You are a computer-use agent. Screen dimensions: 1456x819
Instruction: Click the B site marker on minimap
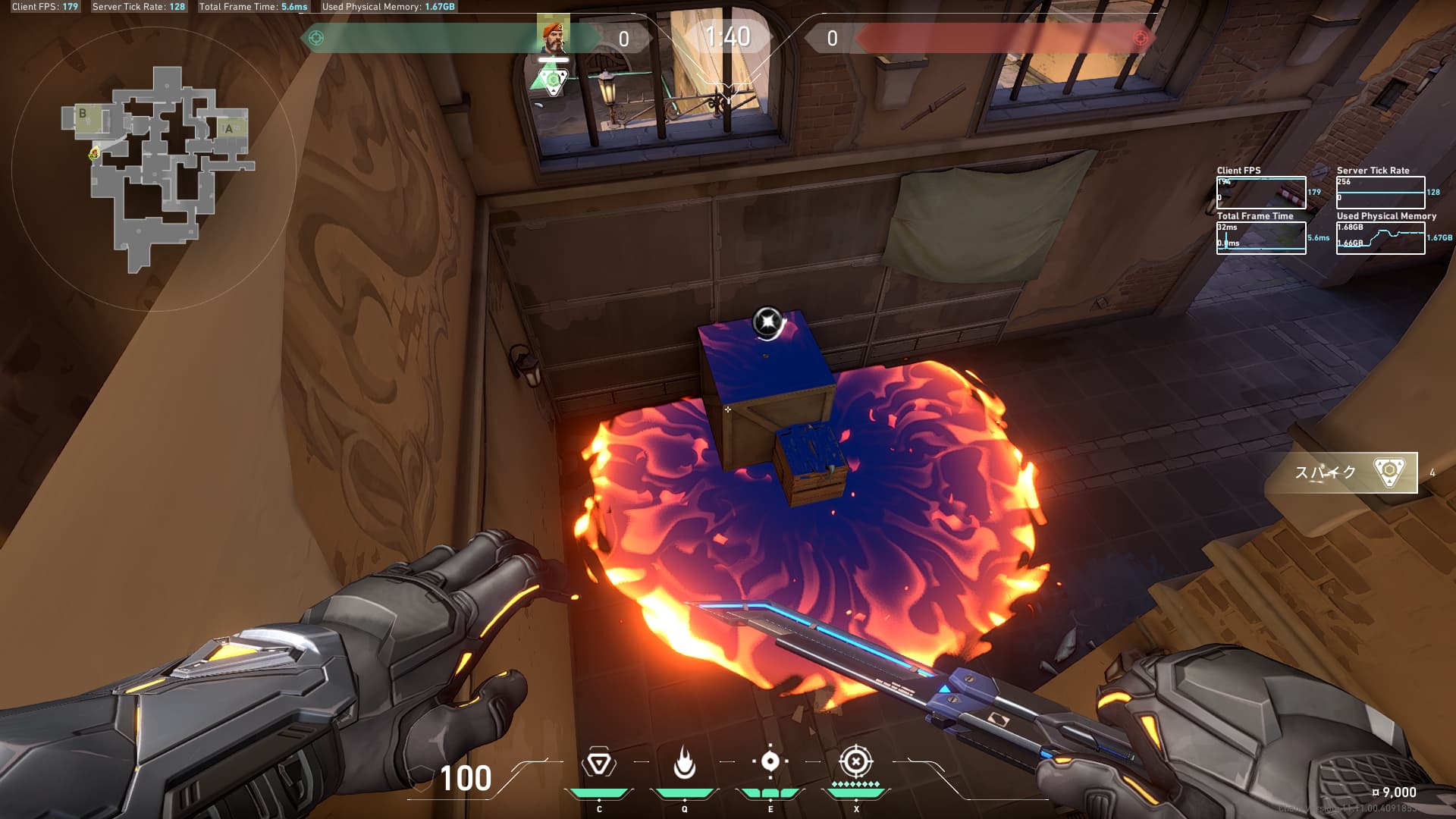coord(83,114)
